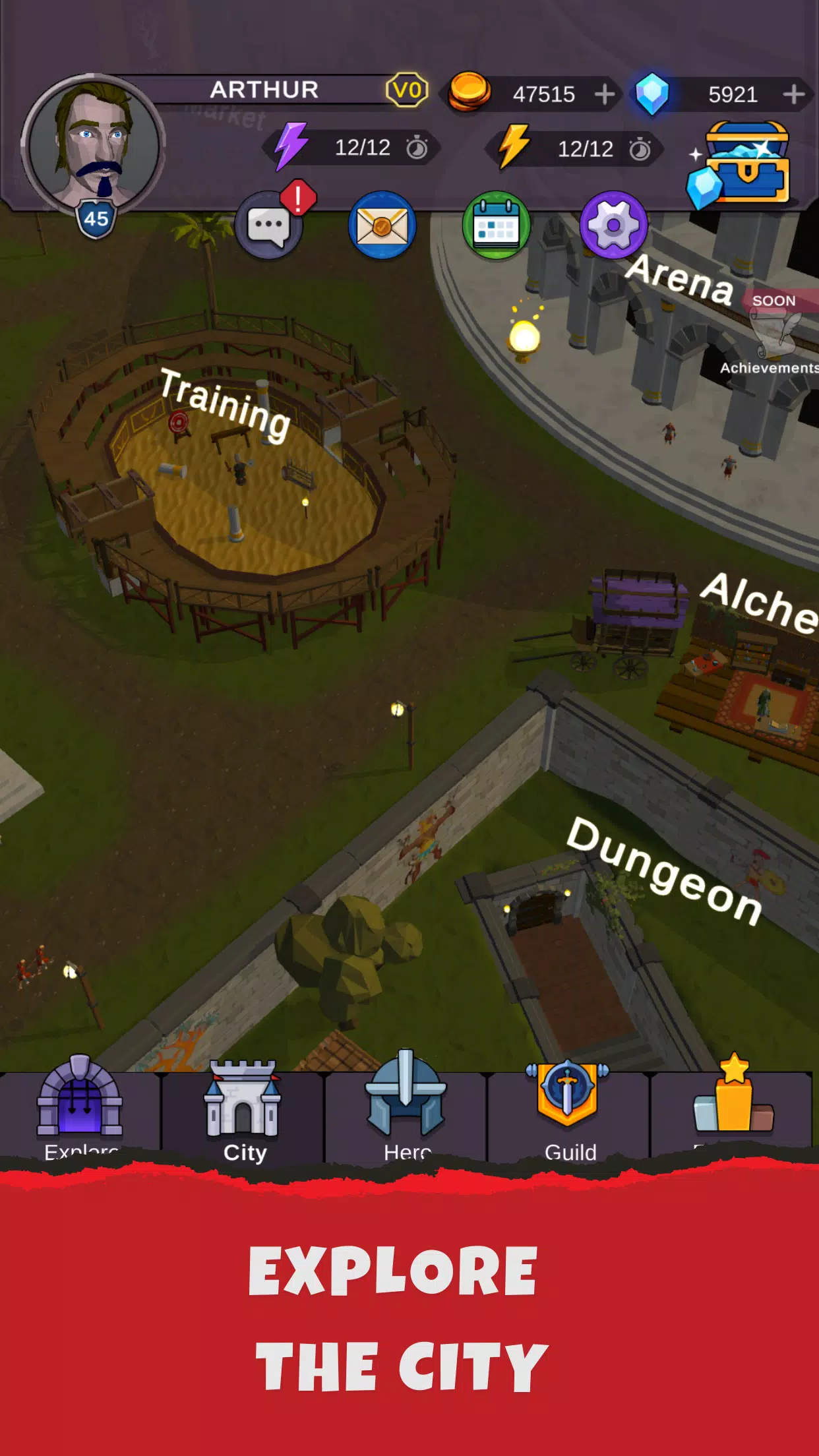Open Arthur's hero portrait profile

[x=93, y=146]
